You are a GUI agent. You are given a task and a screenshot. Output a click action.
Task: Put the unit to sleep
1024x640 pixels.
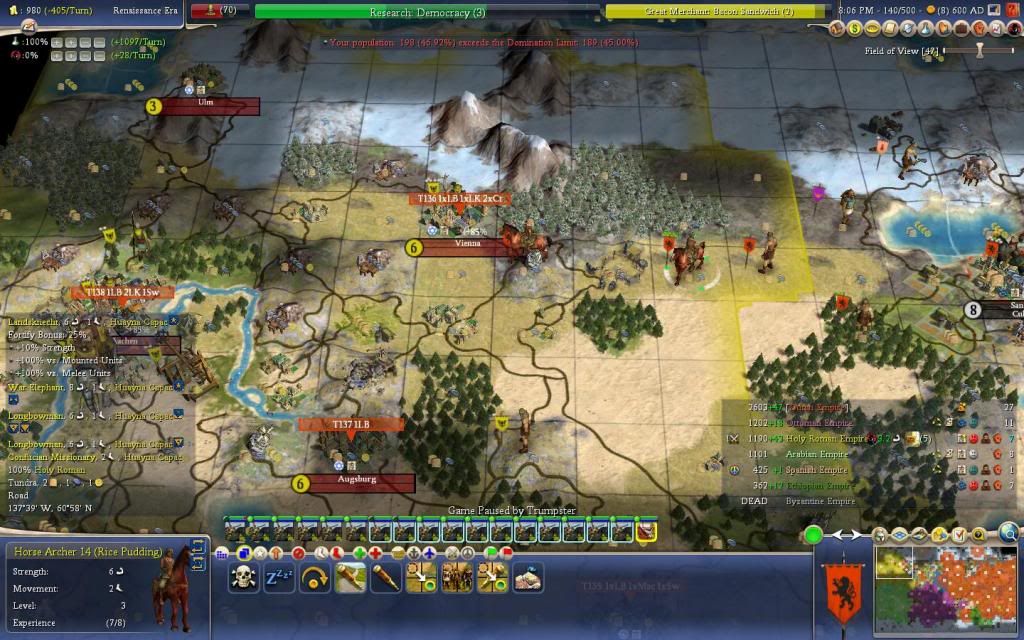point(278,577)
